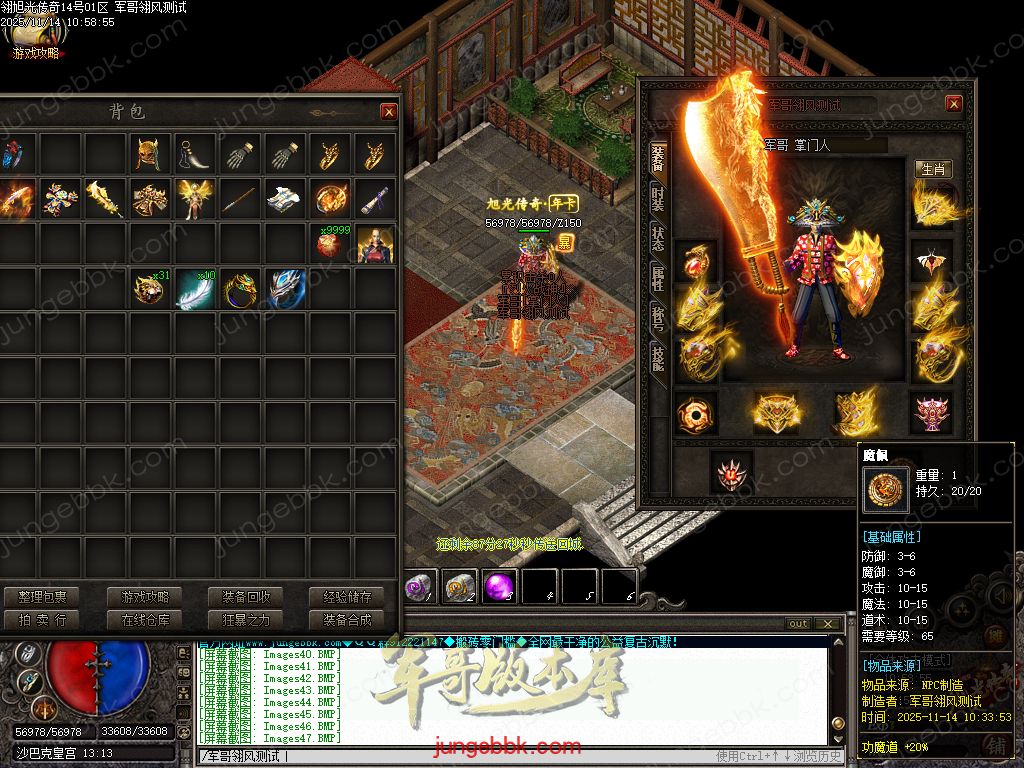Pick the winged angel figure item
1024x768 pixels.
194,199
